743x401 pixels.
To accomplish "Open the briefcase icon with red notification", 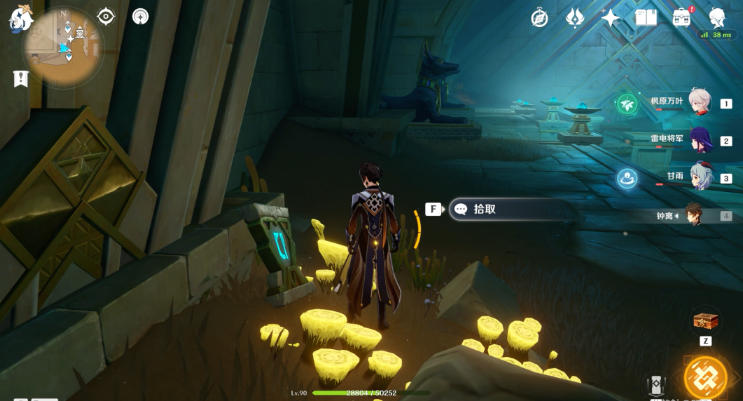I will (x=682, y=17).
